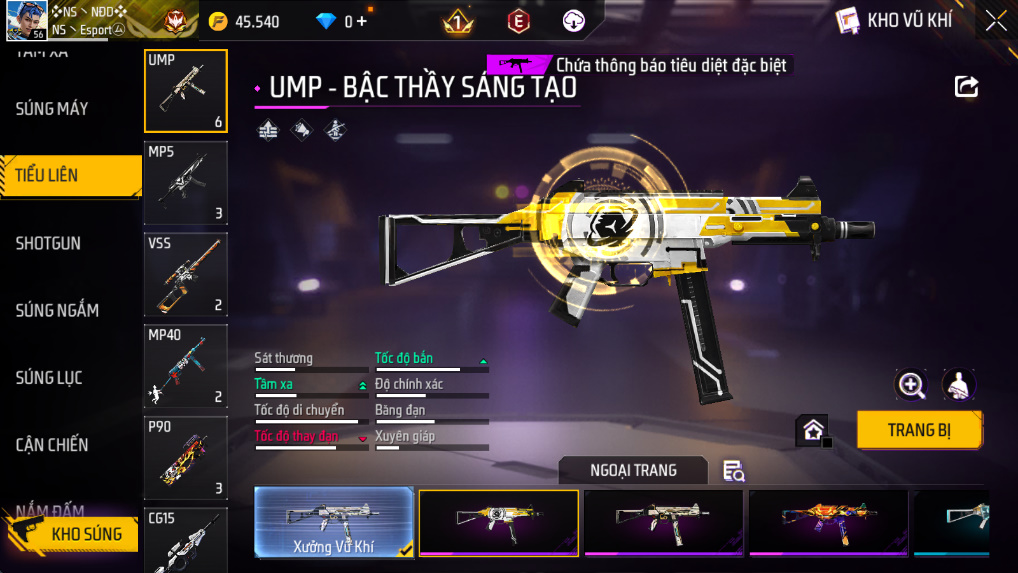Choose the MP40 weapon tile
Image resolution: width=1018 pixels, height=573 pixels.
pyautogui.click(x=186, y=366)
